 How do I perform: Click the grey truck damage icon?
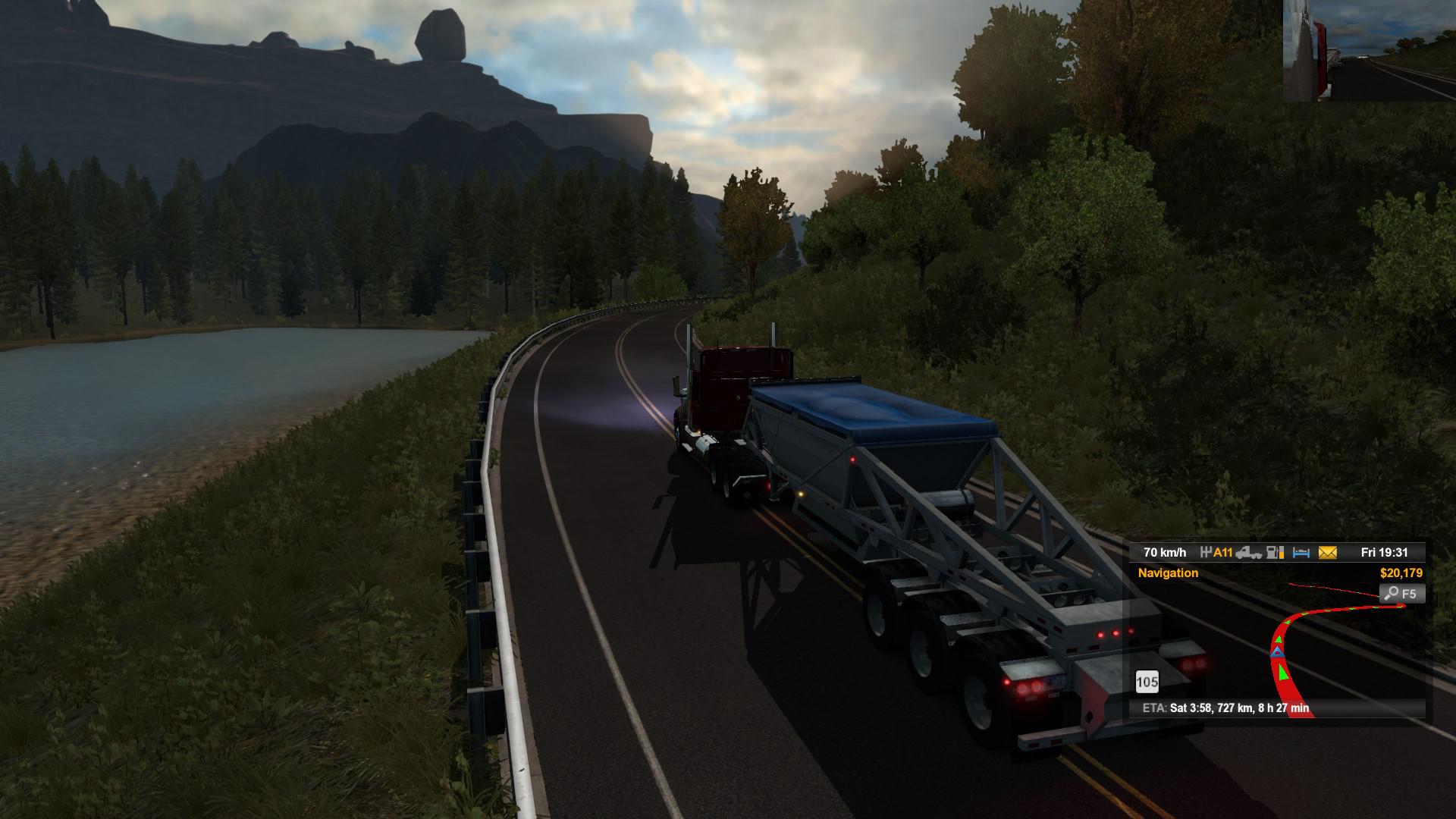pyautogui.click(x=1249, y=553)
